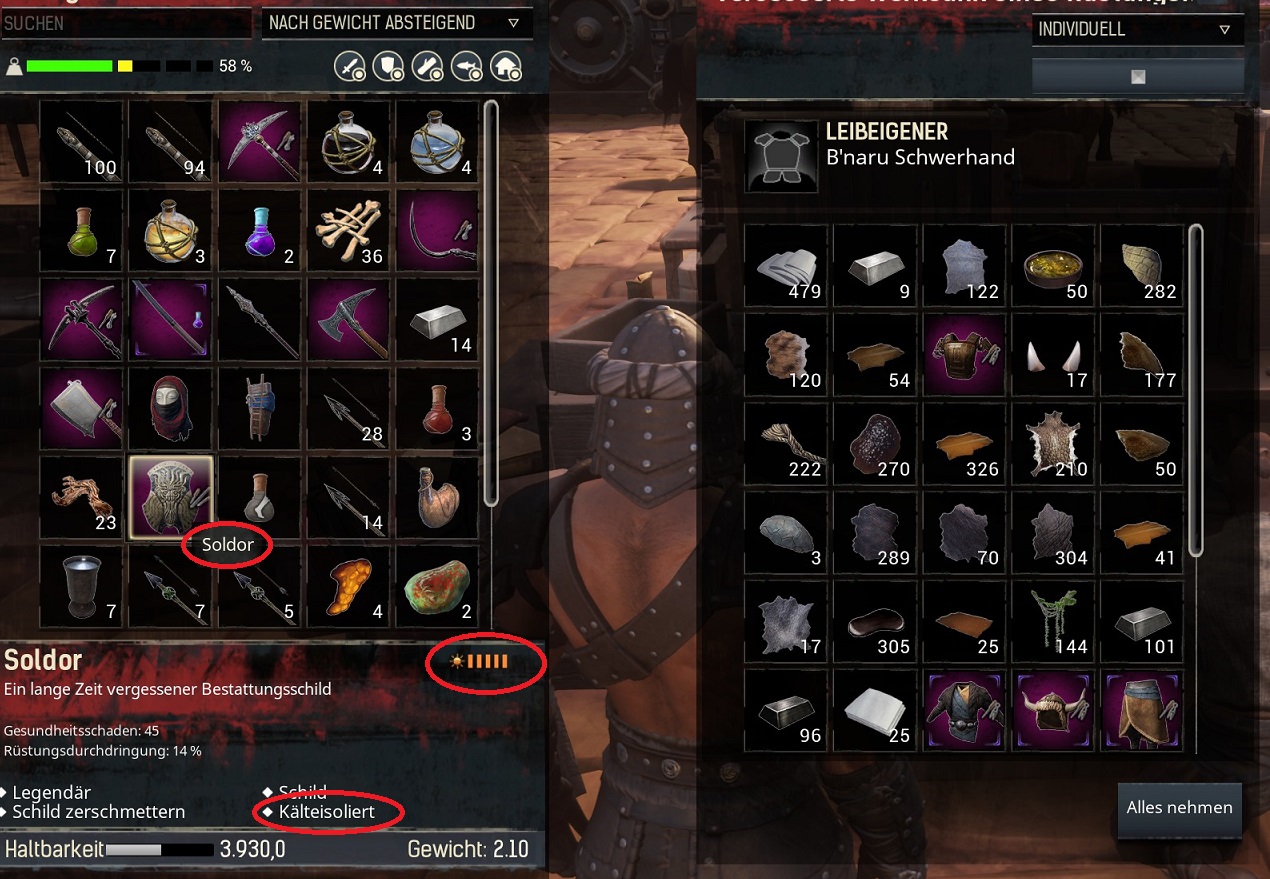Open the INDIVIDUELL dropdown
The width and height of the screenshot is (1270, 879).
coord(1137,29)
